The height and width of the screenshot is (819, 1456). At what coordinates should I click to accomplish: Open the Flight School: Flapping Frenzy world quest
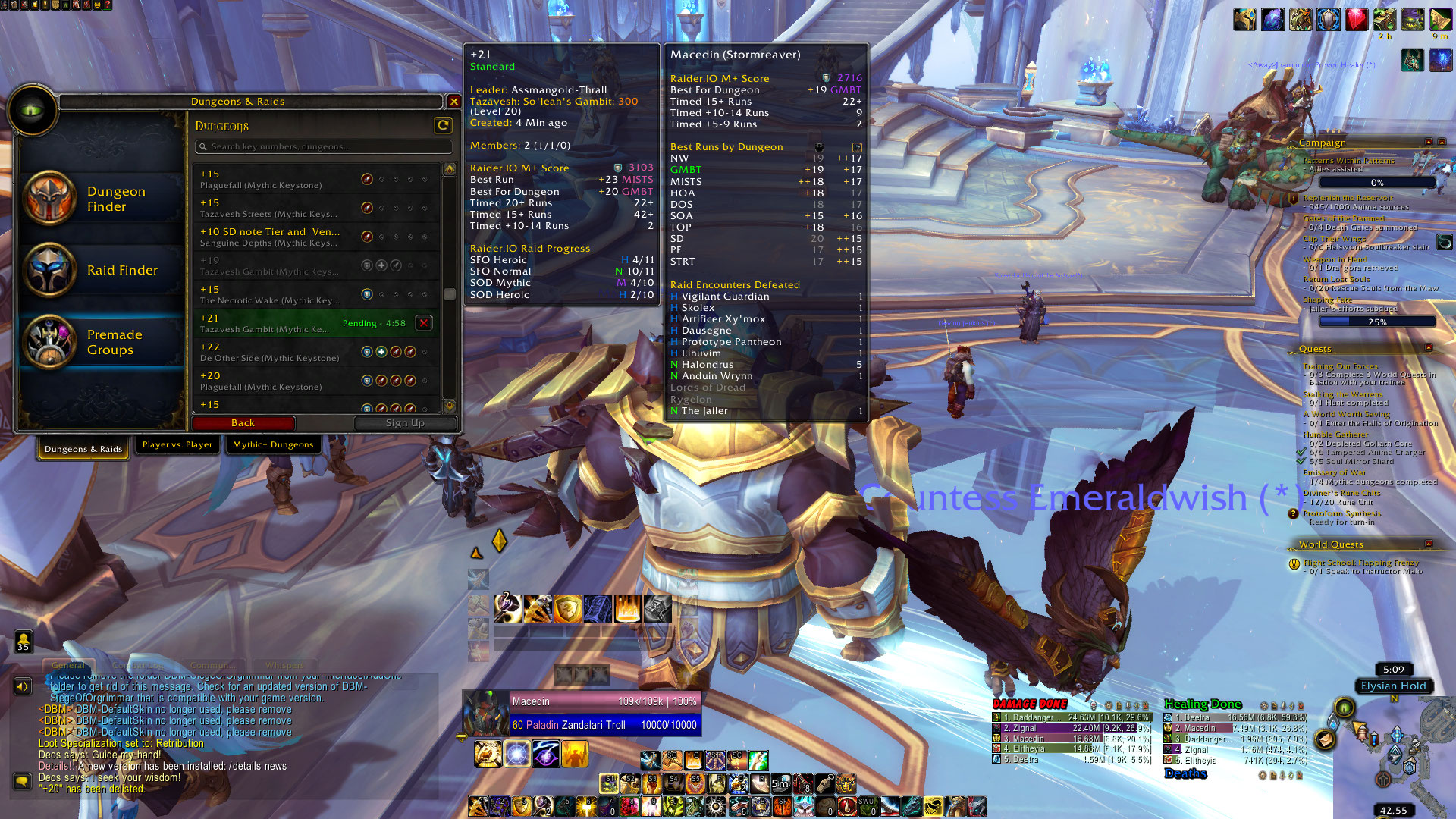pos(1360,563)
